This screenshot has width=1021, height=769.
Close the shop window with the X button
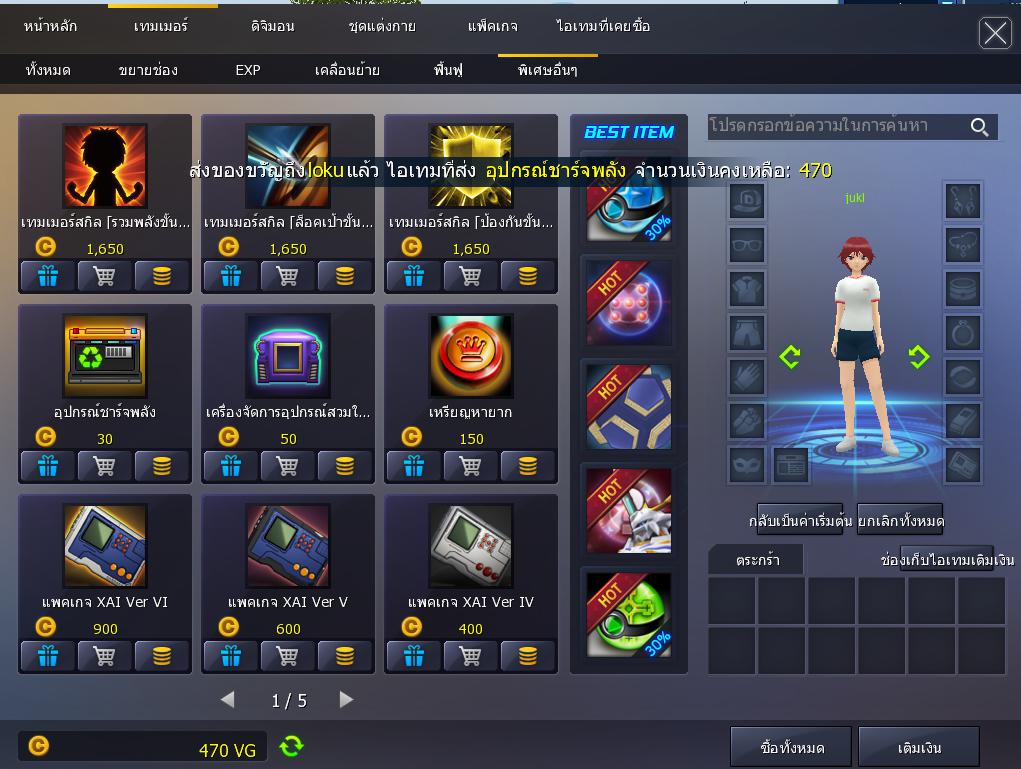[x=994, y=34]
